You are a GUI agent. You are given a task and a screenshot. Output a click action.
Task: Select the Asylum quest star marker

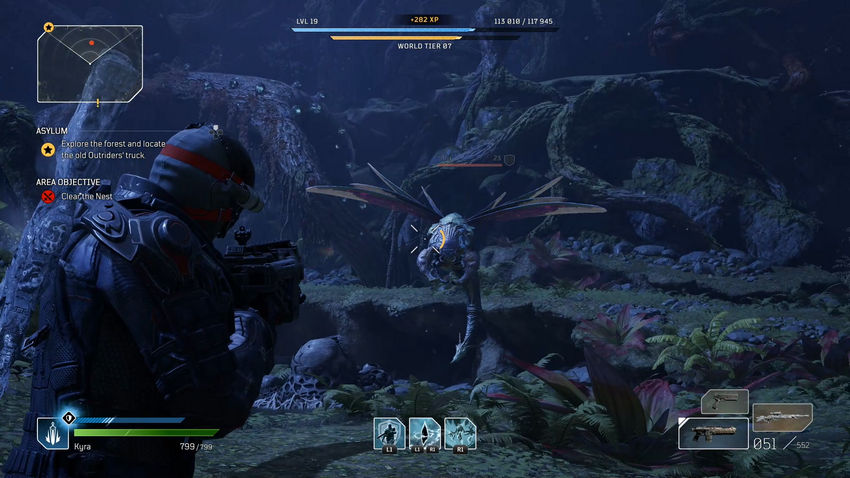47,149
